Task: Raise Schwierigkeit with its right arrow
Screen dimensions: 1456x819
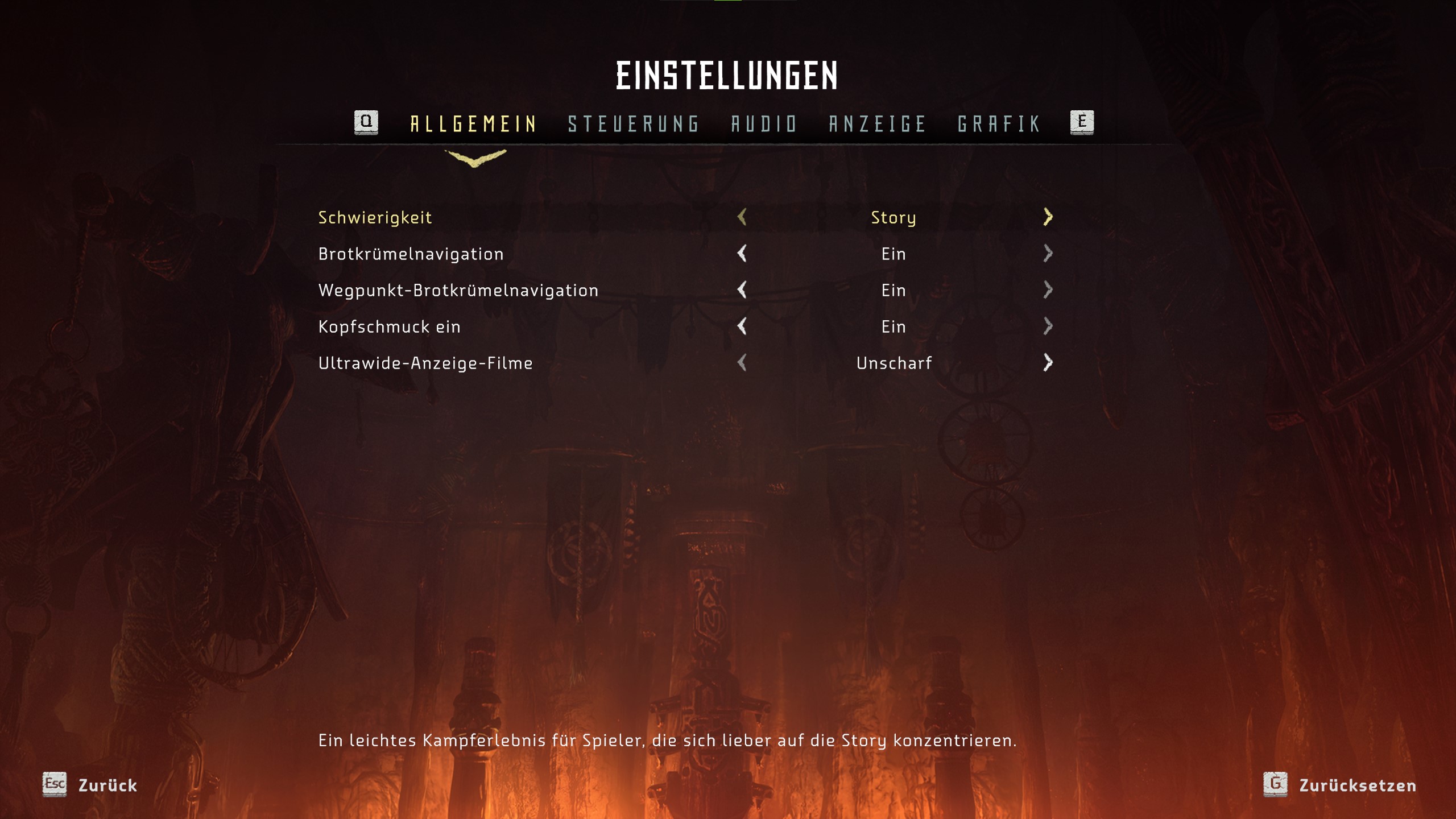Action: (x=1048, y=217)
